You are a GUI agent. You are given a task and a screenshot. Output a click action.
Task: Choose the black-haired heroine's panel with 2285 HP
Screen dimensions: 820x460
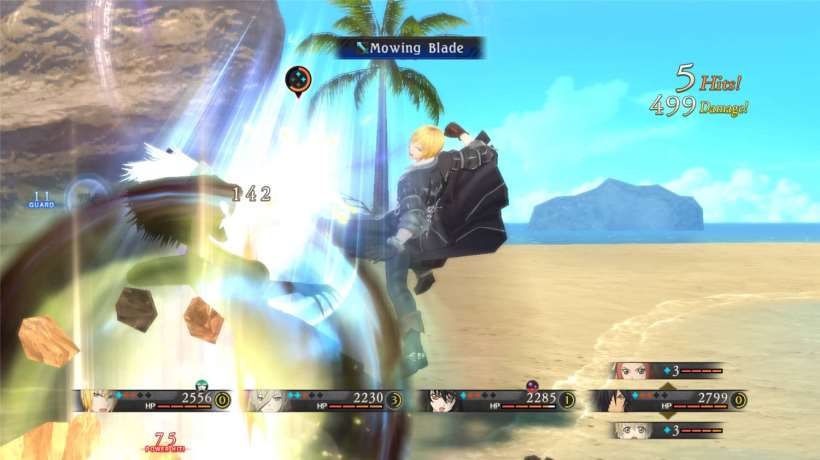coord(497,400)
